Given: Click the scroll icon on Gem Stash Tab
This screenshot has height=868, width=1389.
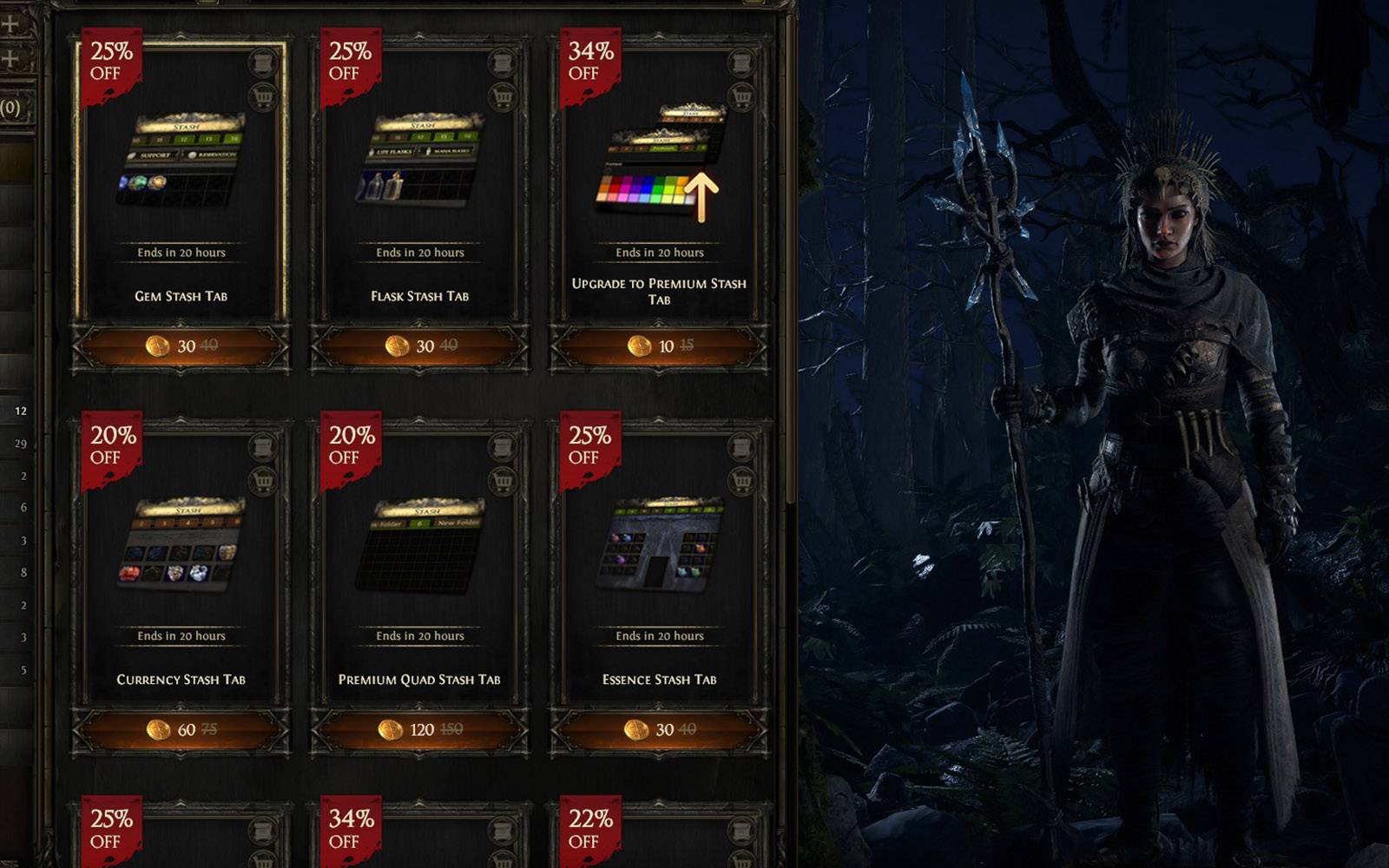Looking at the screenshot, I should pyautogui.click(x=262, y=63).
